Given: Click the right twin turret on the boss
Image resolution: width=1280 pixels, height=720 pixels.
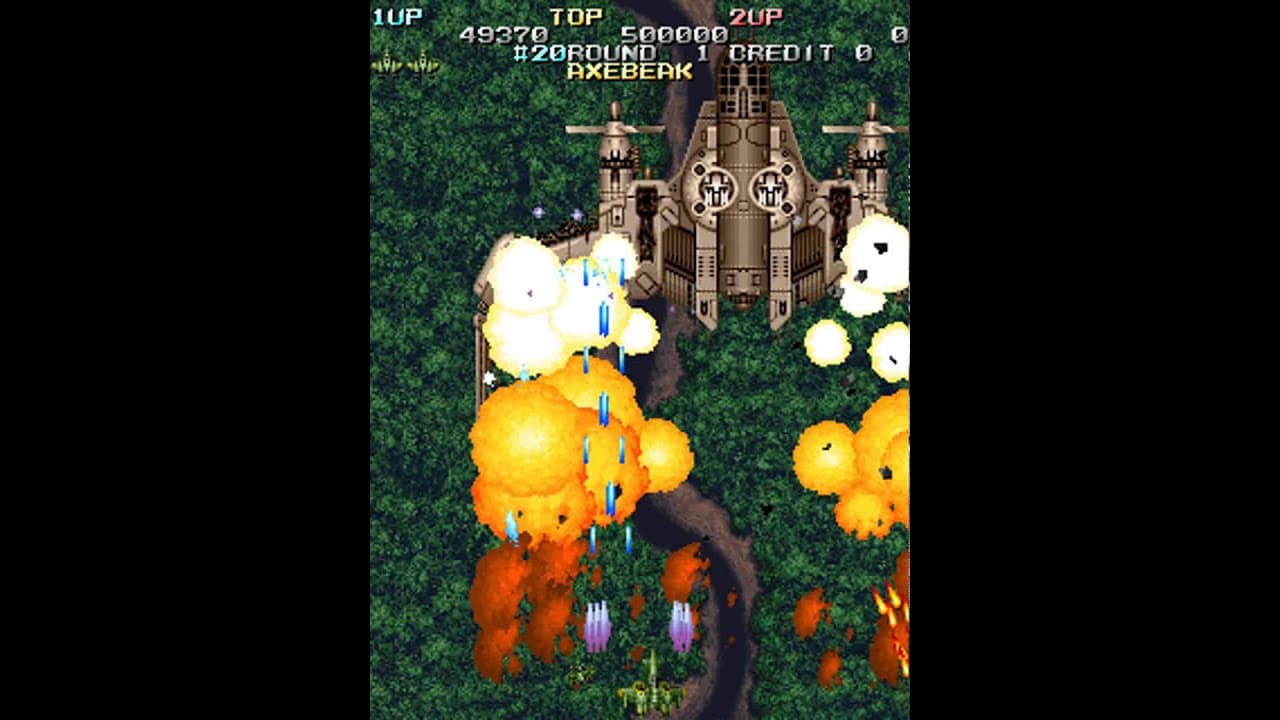Looking at the screenshot, I should (770, 190).
